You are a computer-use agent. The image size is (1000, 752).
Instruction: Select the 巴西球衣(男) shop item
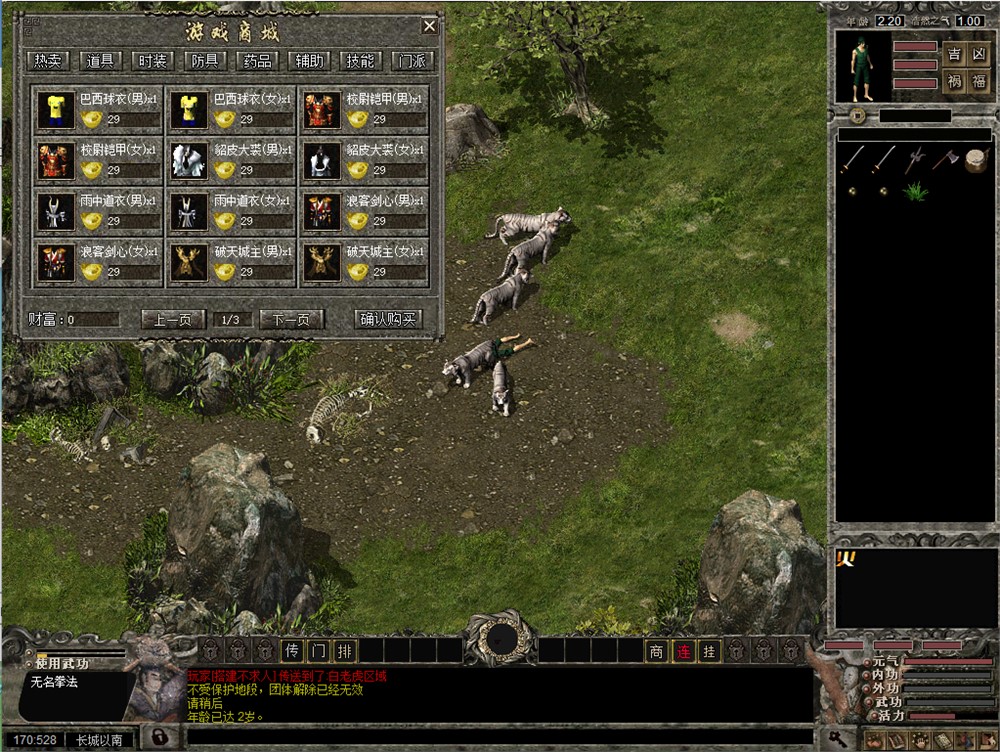tap(99, 110)
